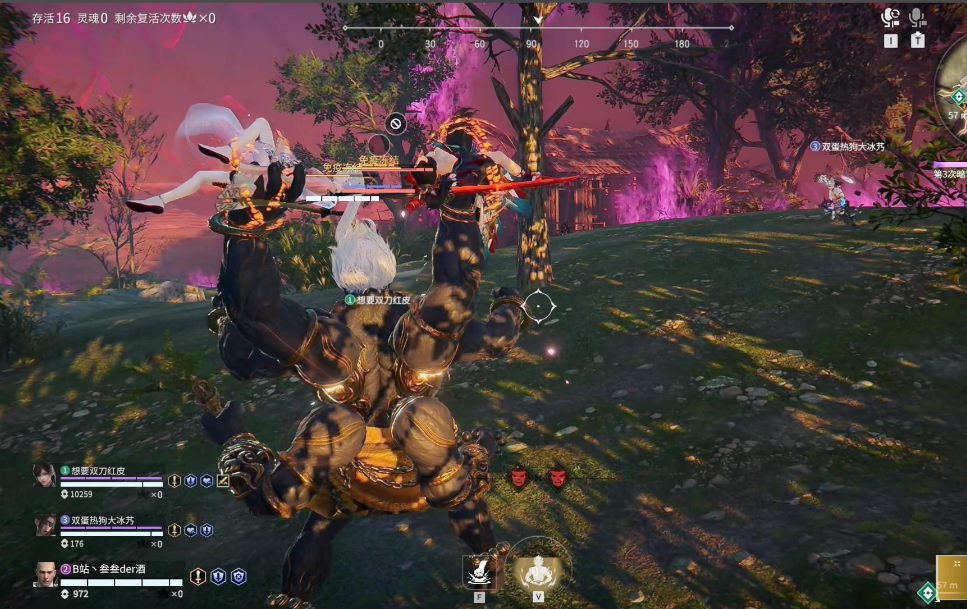Click the gold sword badge beside 想要双刀红皮
Screen dimensions: 967x609
coord(174,481)
